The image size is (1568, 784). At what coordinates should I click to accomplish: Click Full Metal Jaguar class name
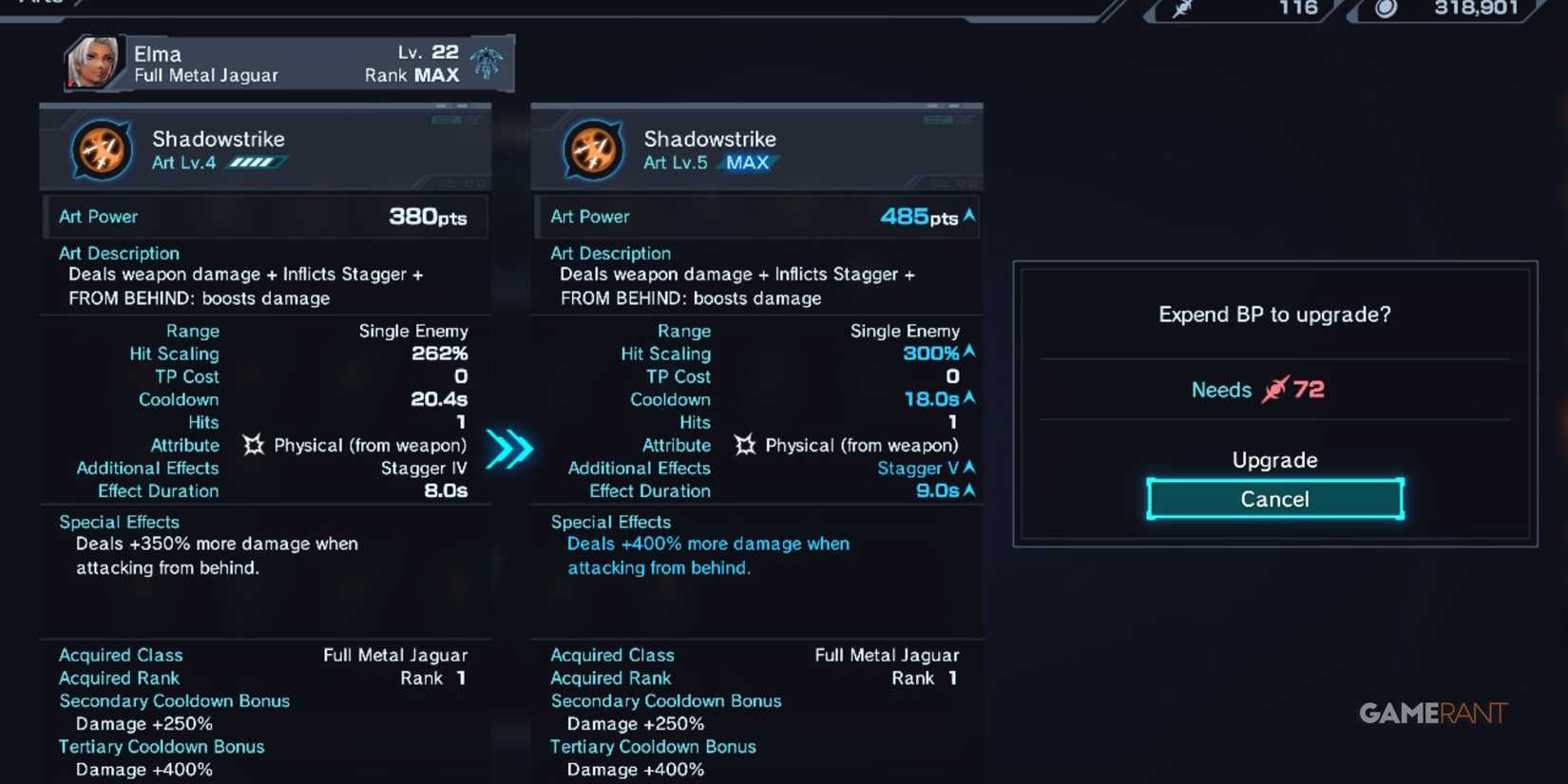tap(204, 75)
